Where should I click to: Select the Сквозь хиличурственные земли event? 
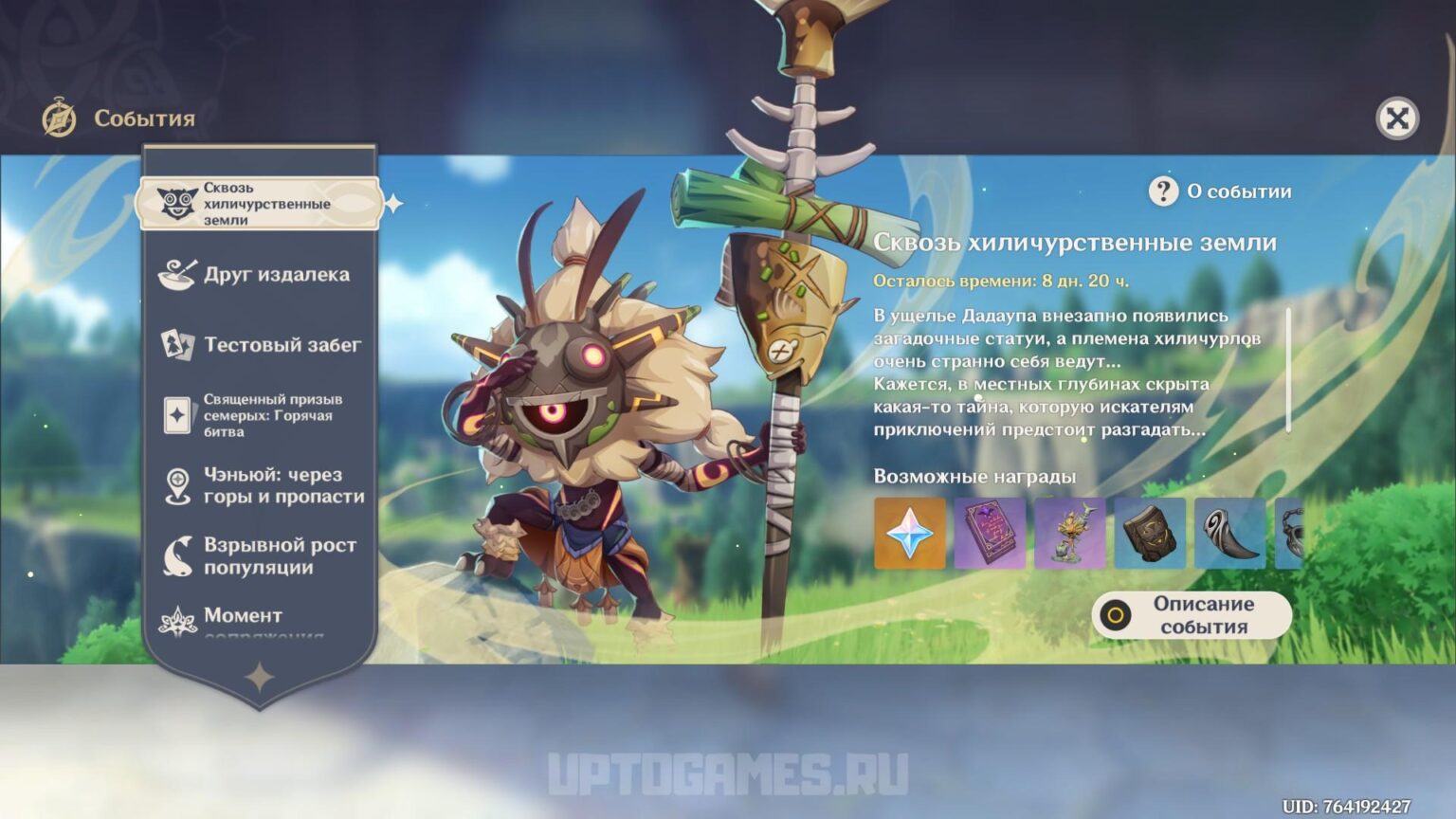(259, 204)
